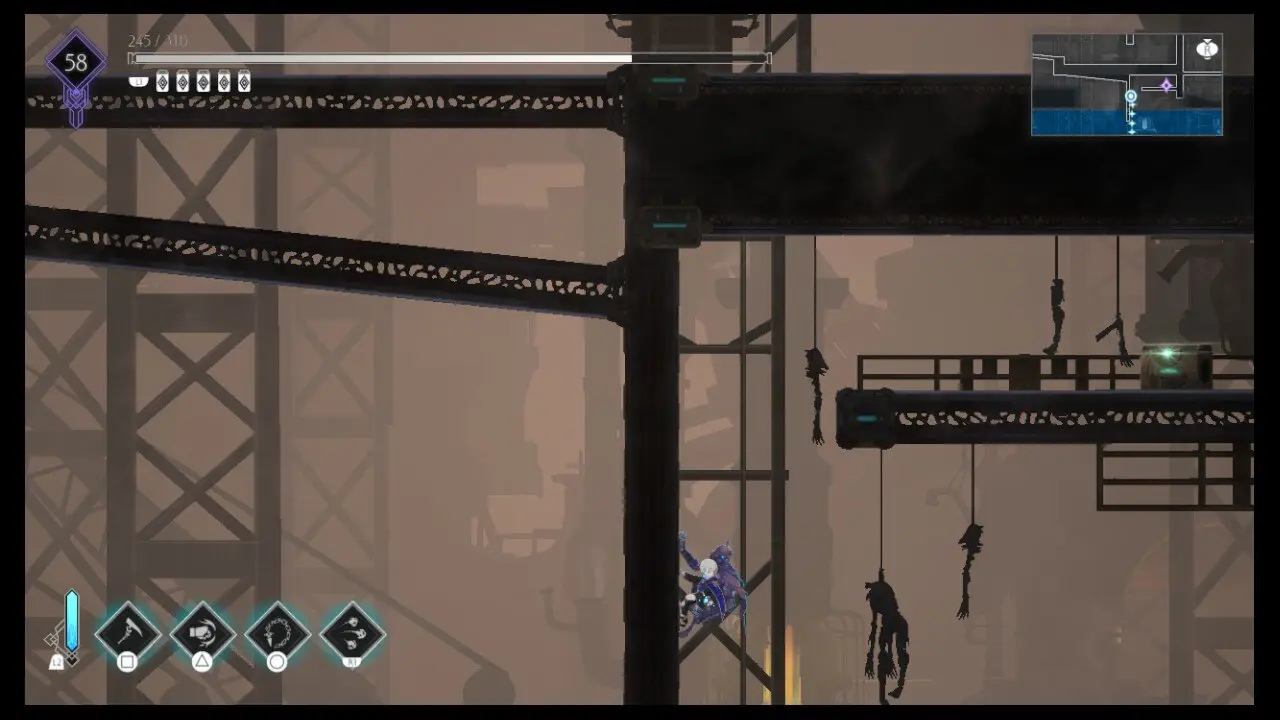Click the purple diamond marker on minimap

1166,86
